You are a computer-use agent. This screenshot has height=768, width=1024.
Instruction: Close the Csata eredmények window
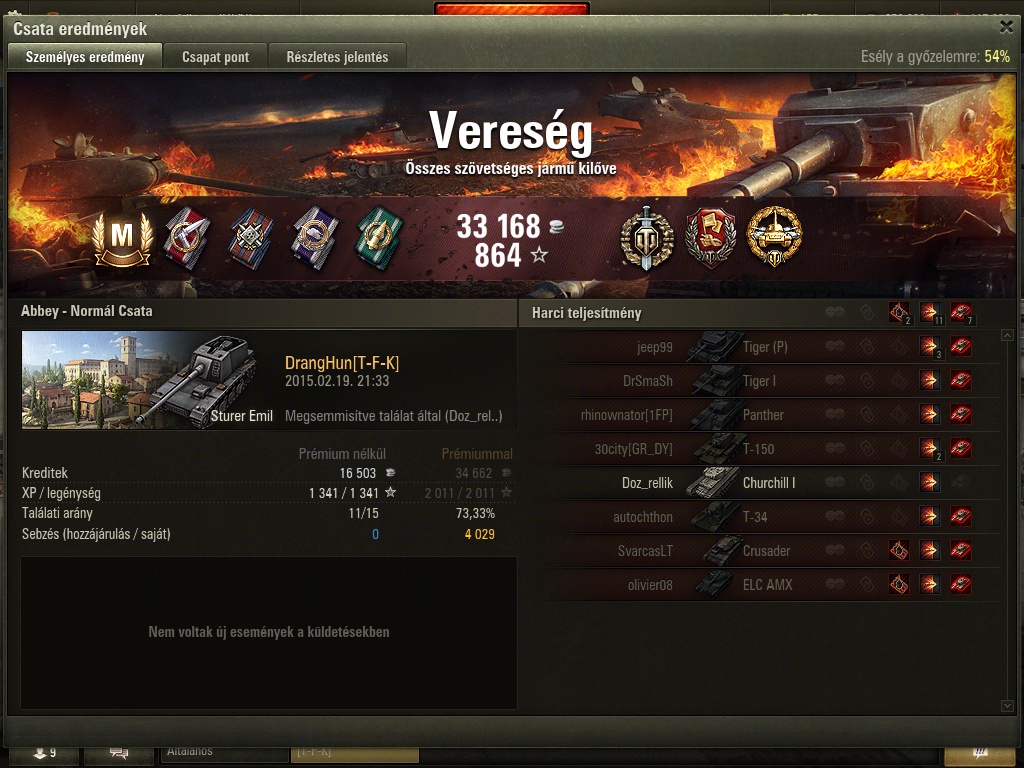1006,27
